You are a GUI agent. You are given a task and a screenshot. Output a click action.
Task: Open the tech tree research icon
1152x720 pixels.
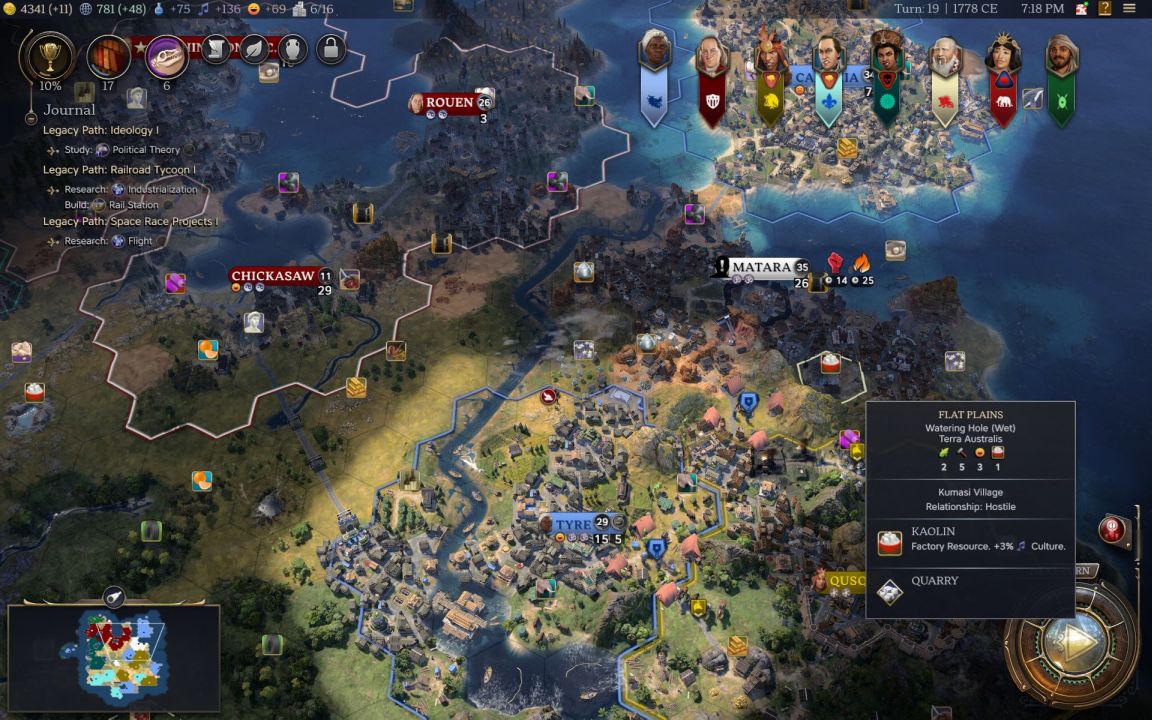coord(108,57)
